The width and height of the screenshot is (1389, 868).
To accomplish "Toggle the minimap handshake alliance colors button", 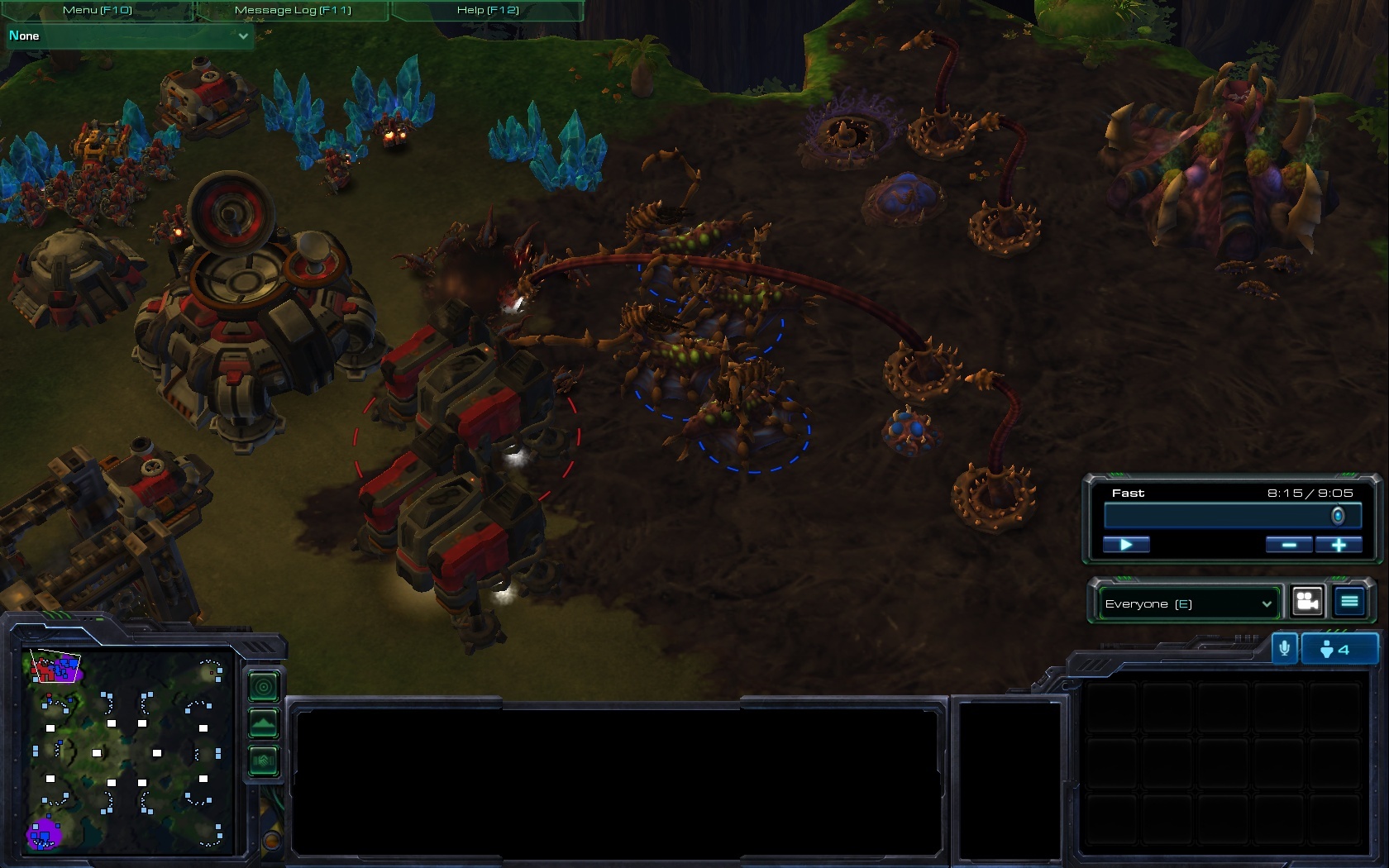I will click(264, 761).
